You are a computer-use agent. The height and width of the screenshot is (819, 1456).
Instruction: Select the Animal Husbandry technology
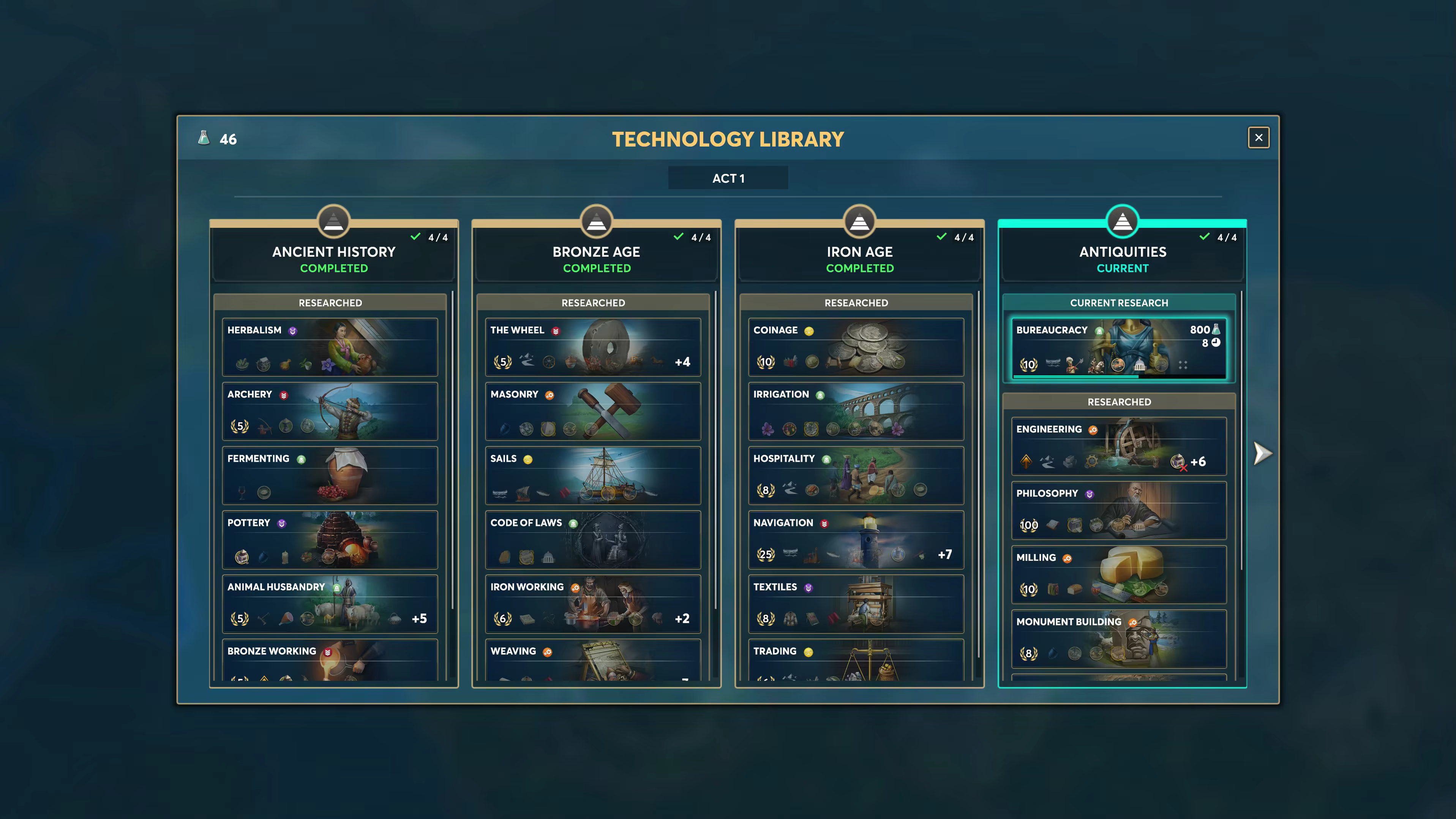click(x=330, y=604)
